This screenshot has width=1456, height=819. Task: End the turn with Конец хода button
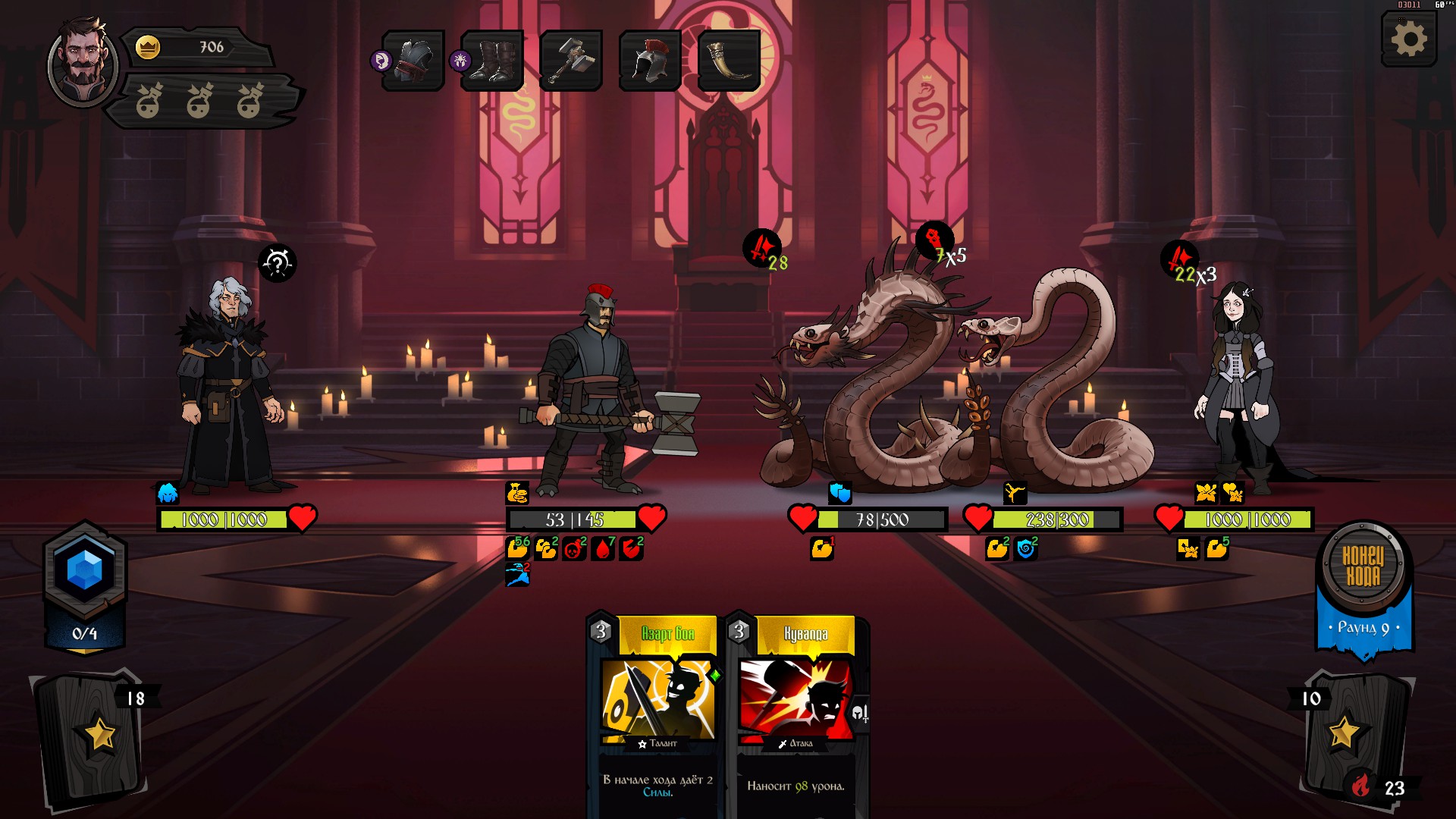tap(1363, 566)
